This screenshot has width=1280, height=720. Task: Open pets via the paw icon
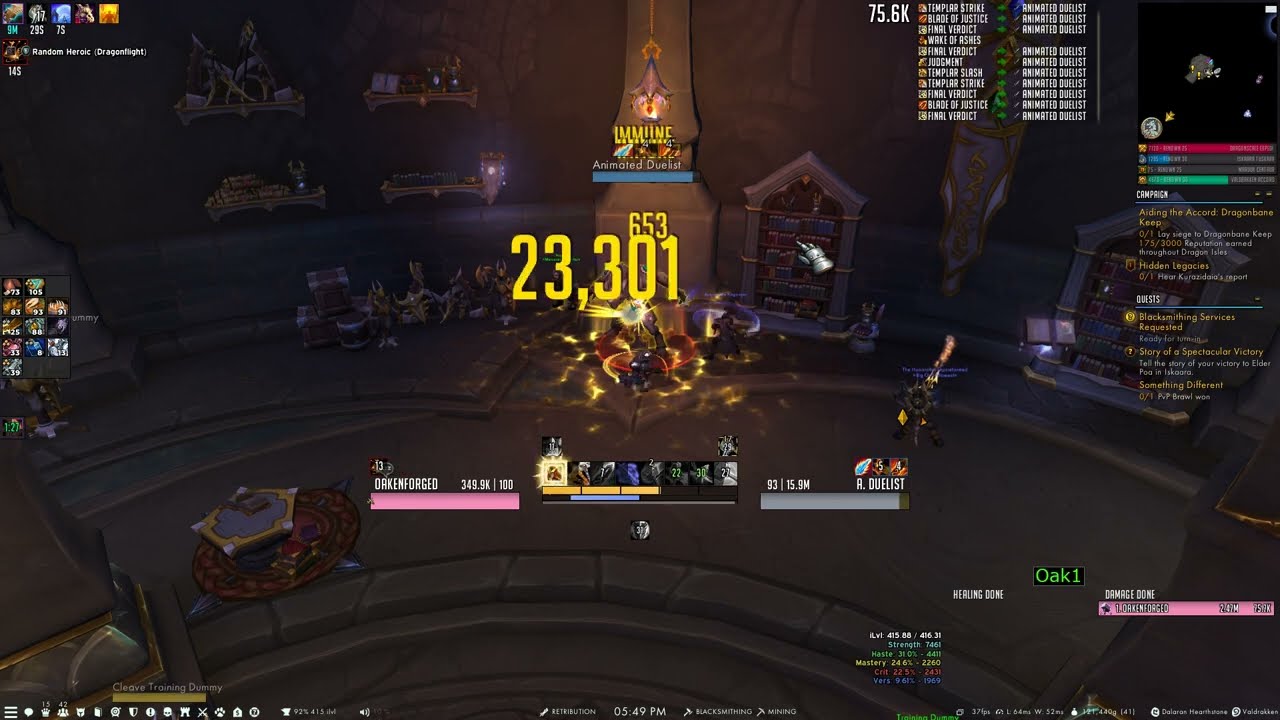click(x=218, y=712)
